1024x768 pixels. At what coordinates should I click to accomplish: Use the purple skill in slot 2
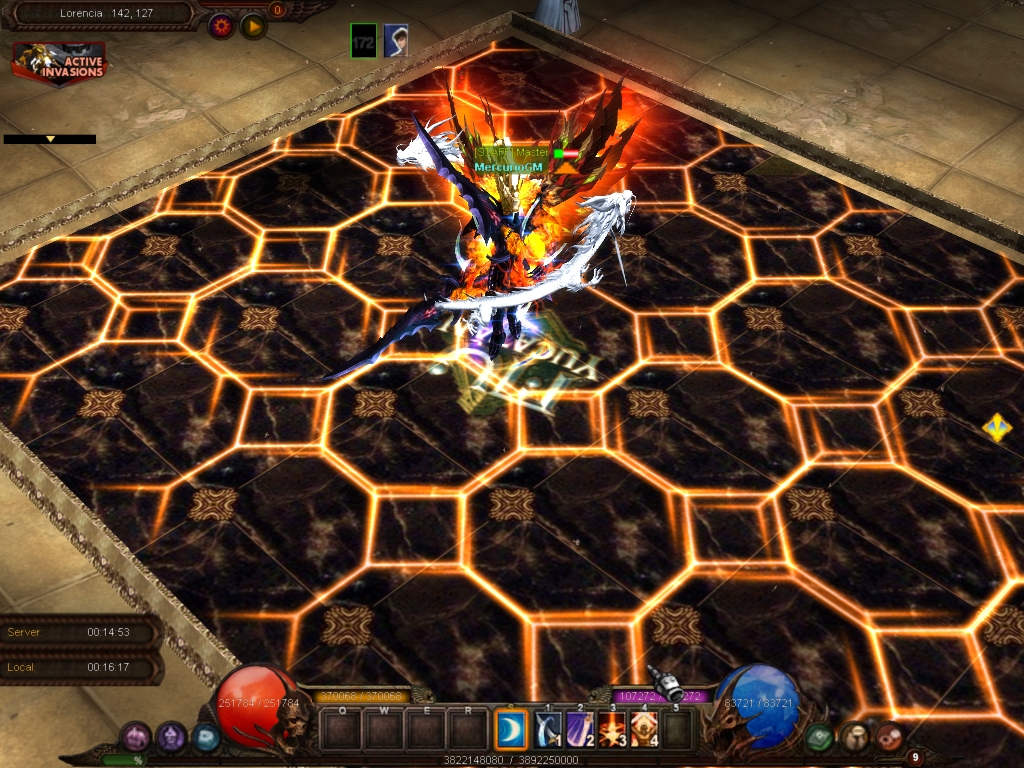point(580,730)
